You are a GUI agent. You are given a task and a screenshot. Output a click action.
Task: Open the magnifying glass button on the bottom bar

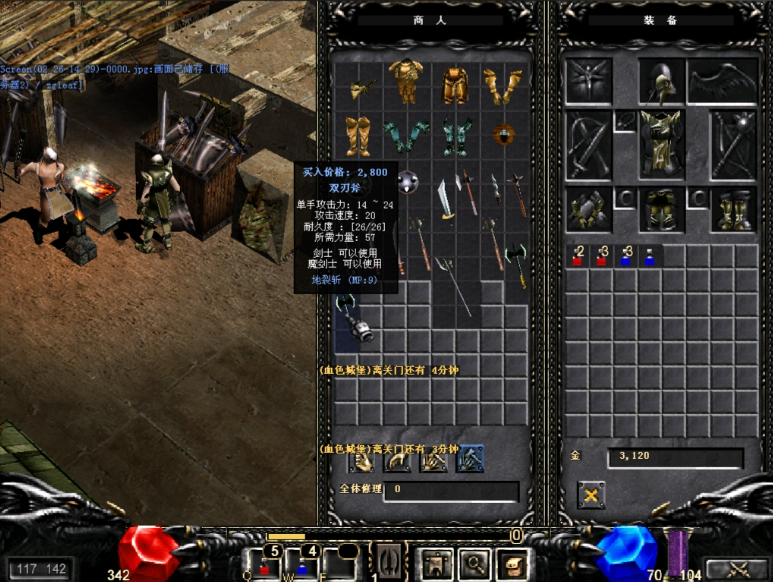473,566
